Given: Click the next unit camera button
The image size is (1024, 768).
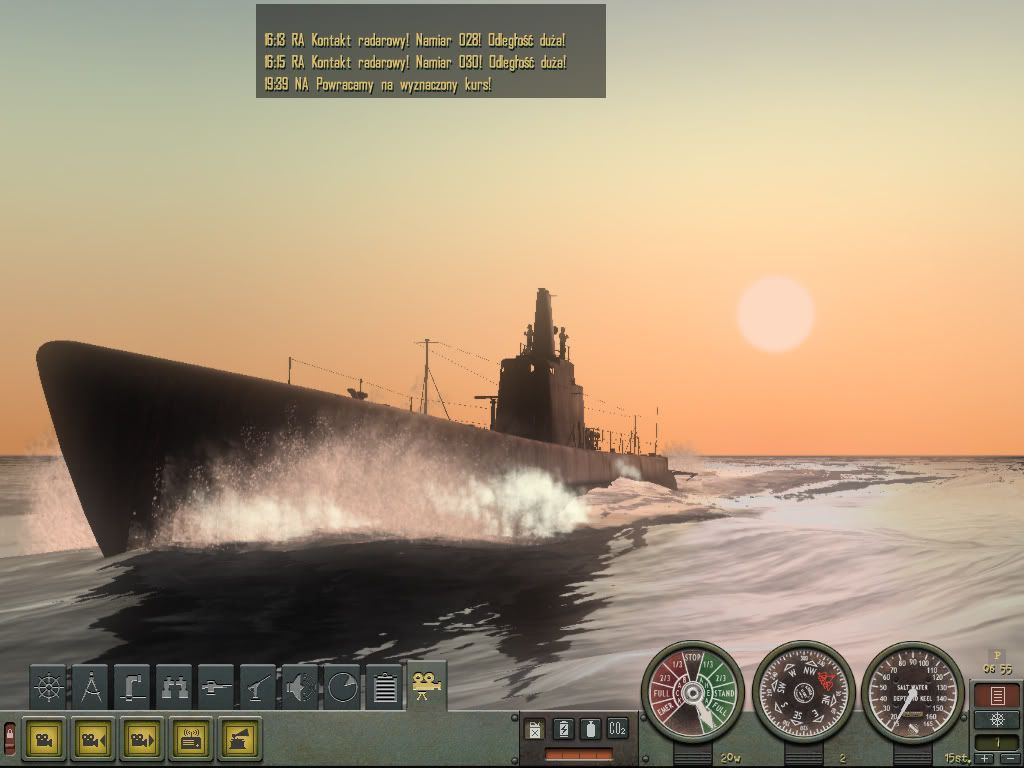Looking at the screenshot, I should click(142, 739).
